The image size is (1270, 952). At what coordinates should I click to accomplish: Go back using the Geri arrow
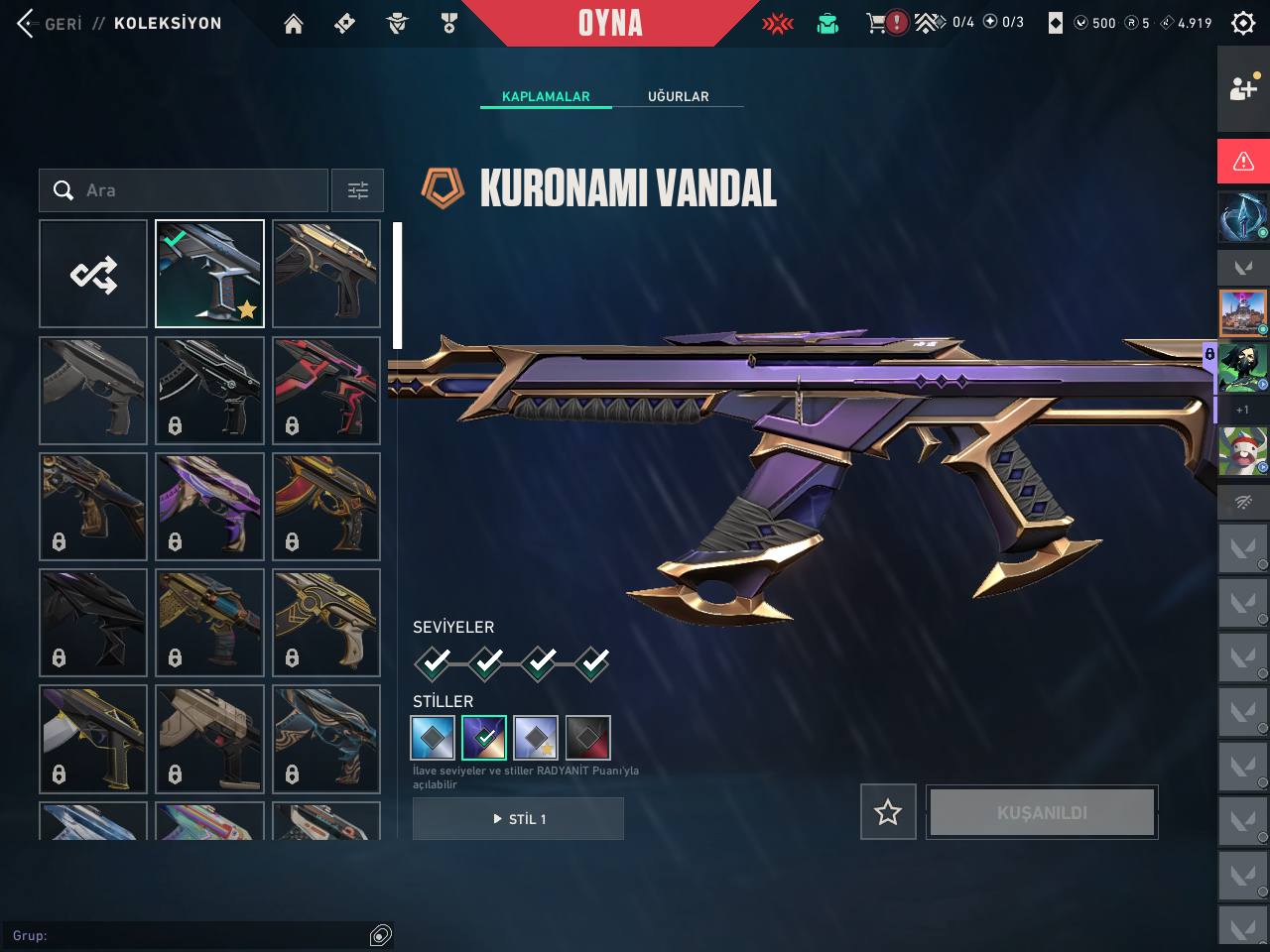point(27,23)
